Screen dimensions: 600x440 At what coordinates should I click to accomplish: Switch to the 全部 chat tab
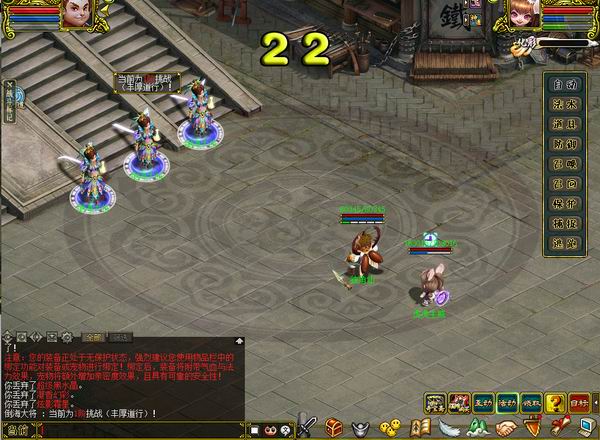92,336
